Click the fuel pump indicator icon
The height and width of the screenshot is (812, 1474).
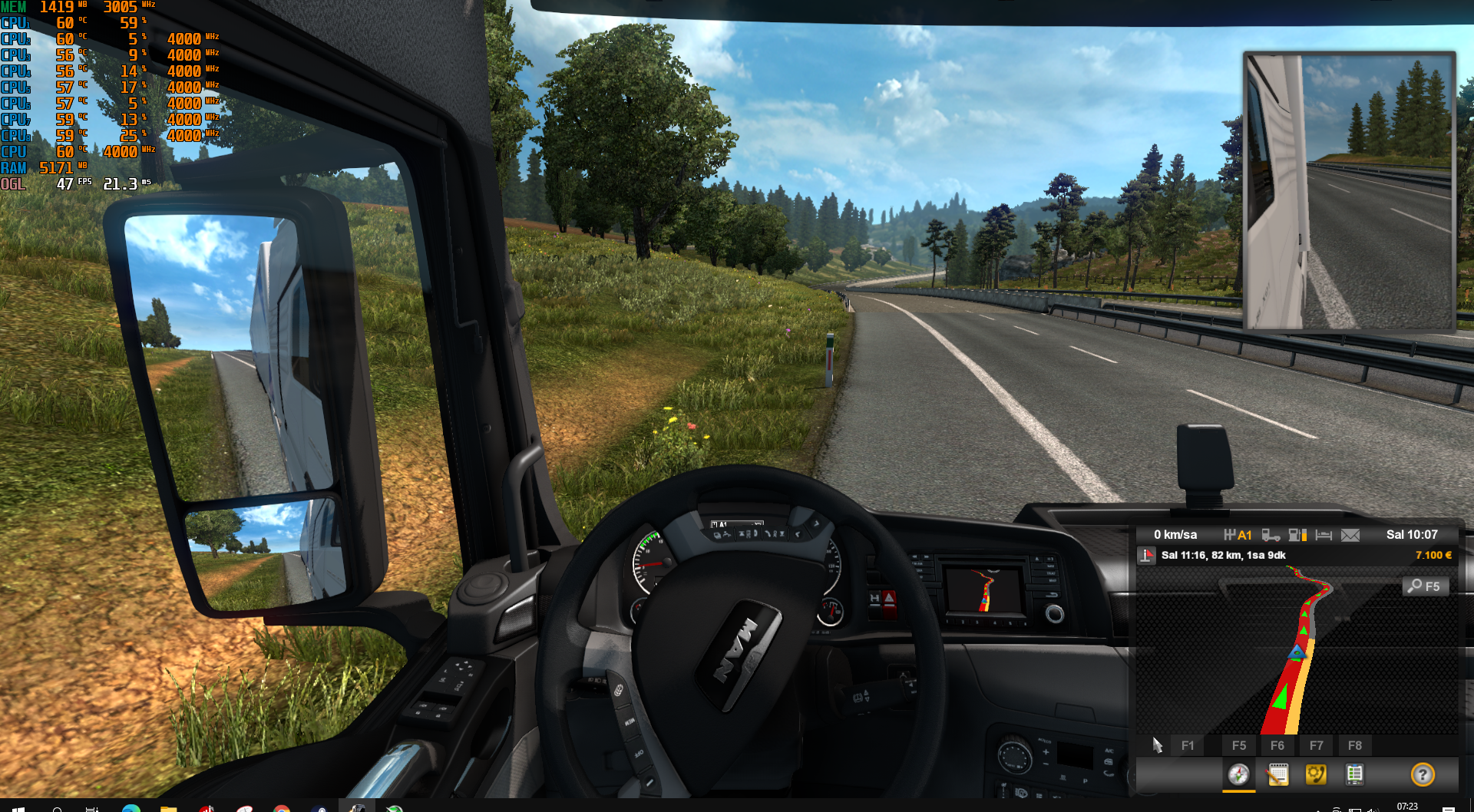point(1297,535)
